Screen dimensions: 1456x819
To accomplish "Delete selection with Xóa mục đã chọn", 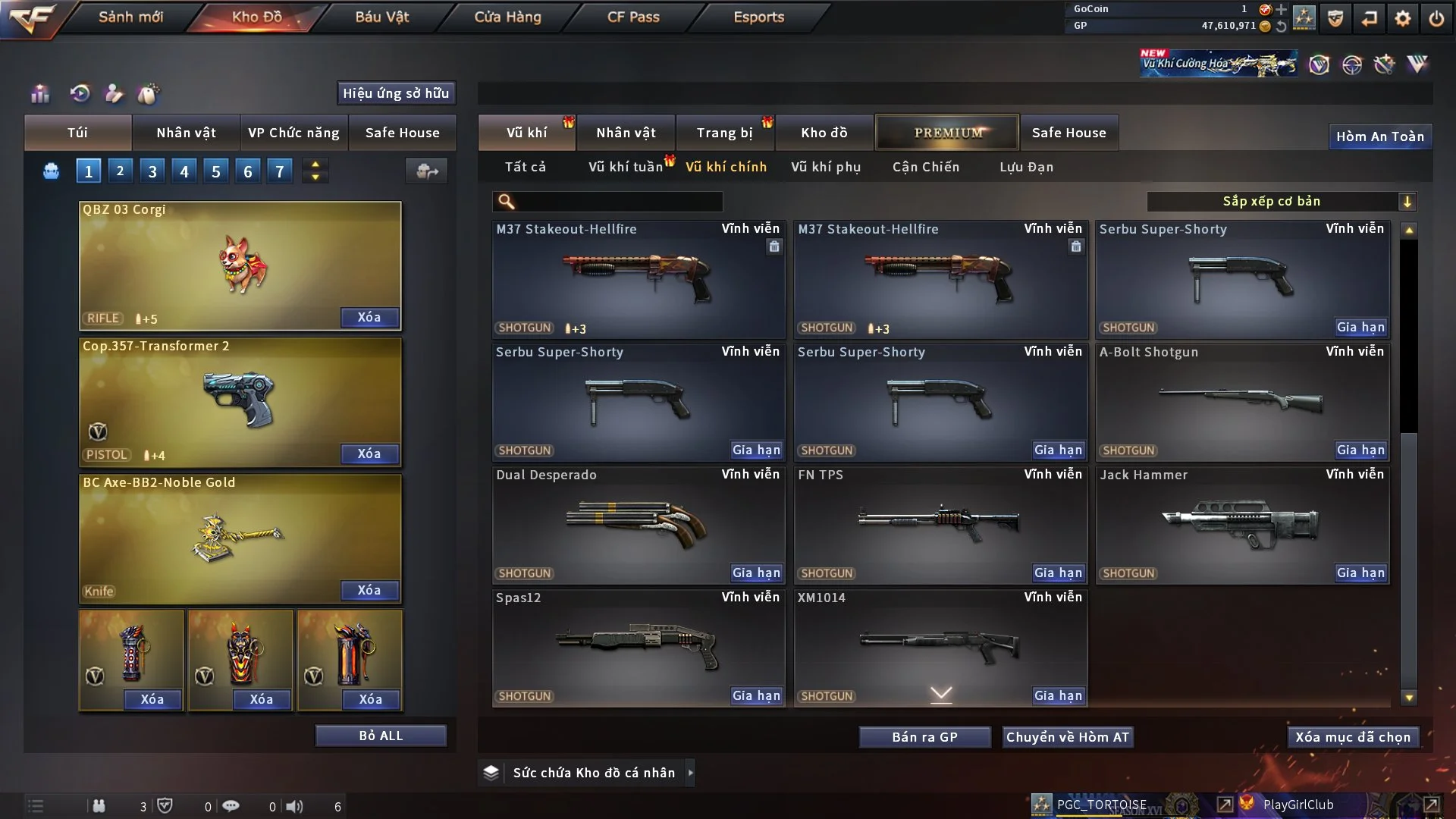I will [x=1353, y=737].
